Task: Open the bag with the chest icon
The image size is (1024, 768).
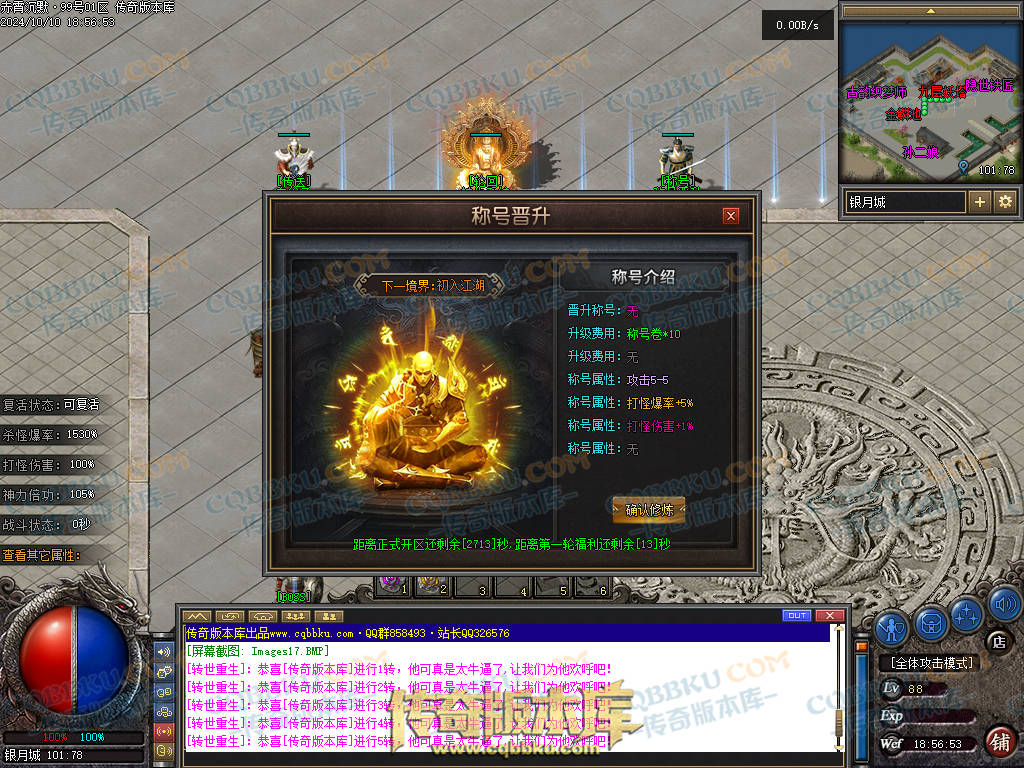Action: [x=931, y=625]
